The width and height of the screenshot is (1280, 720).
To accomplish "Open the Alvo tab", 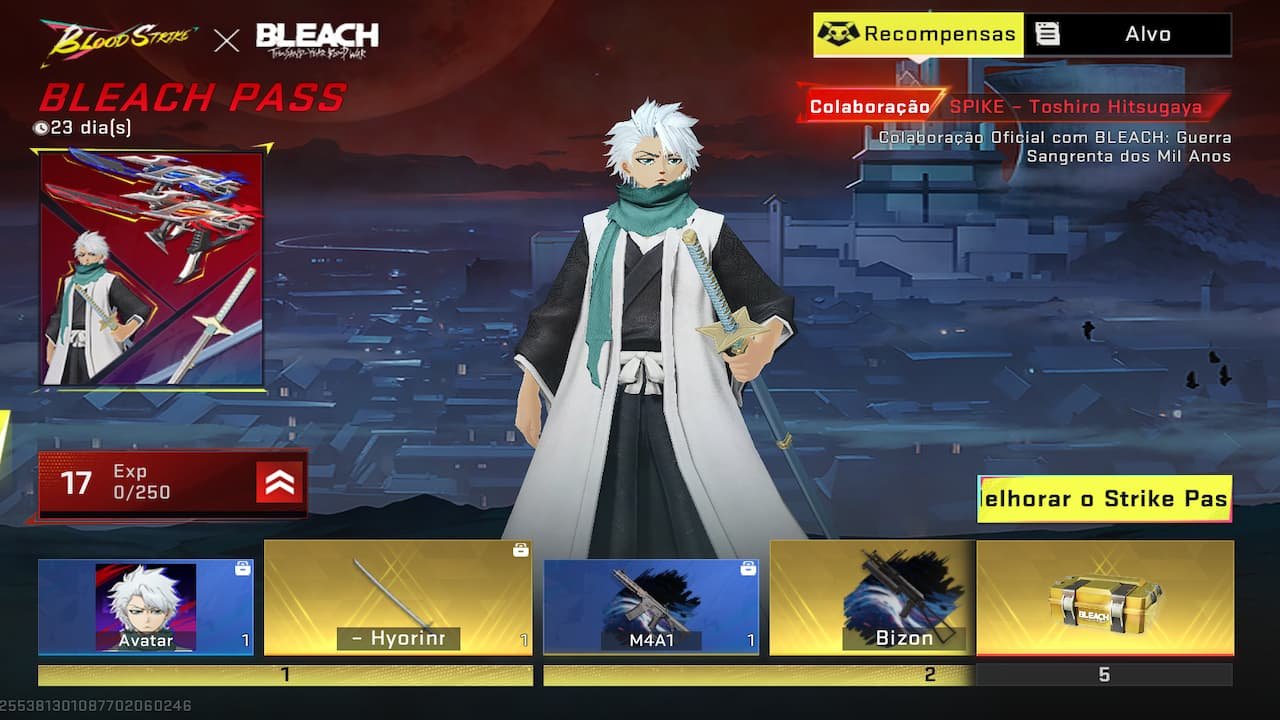I will (1128, 34).
